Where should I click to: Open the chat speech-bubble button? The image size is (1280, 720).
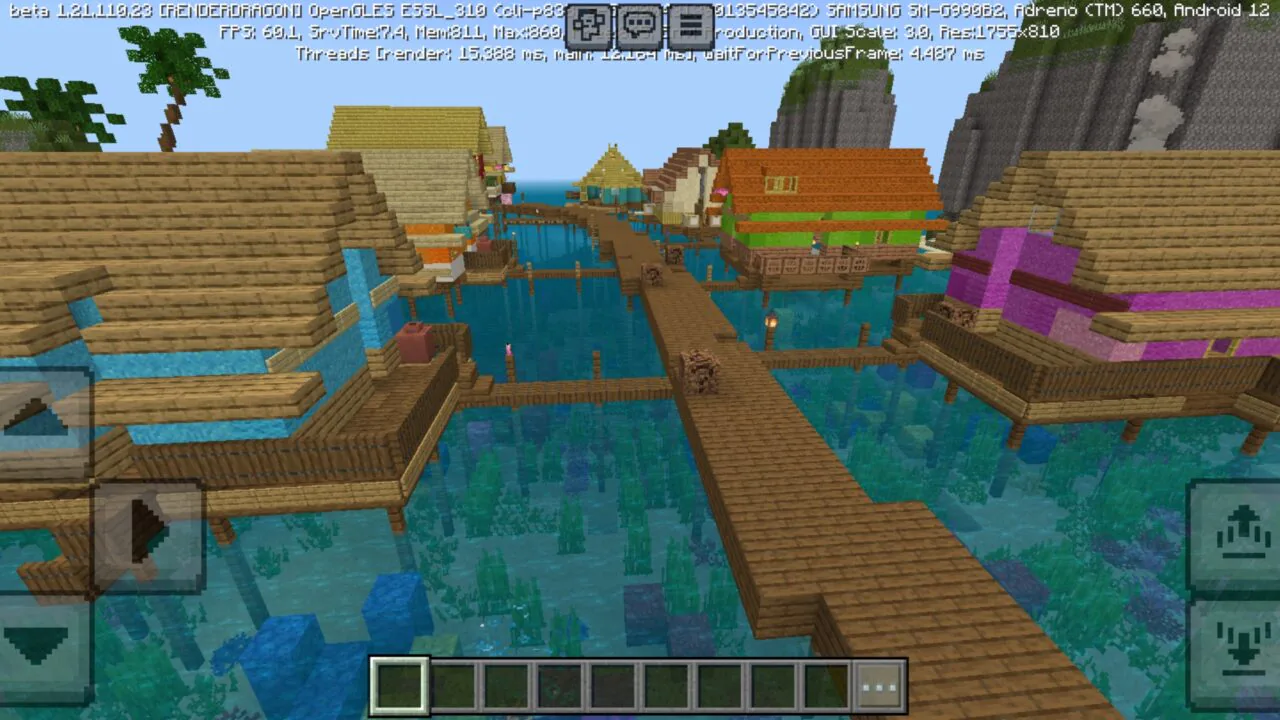[x=640, y=27]
